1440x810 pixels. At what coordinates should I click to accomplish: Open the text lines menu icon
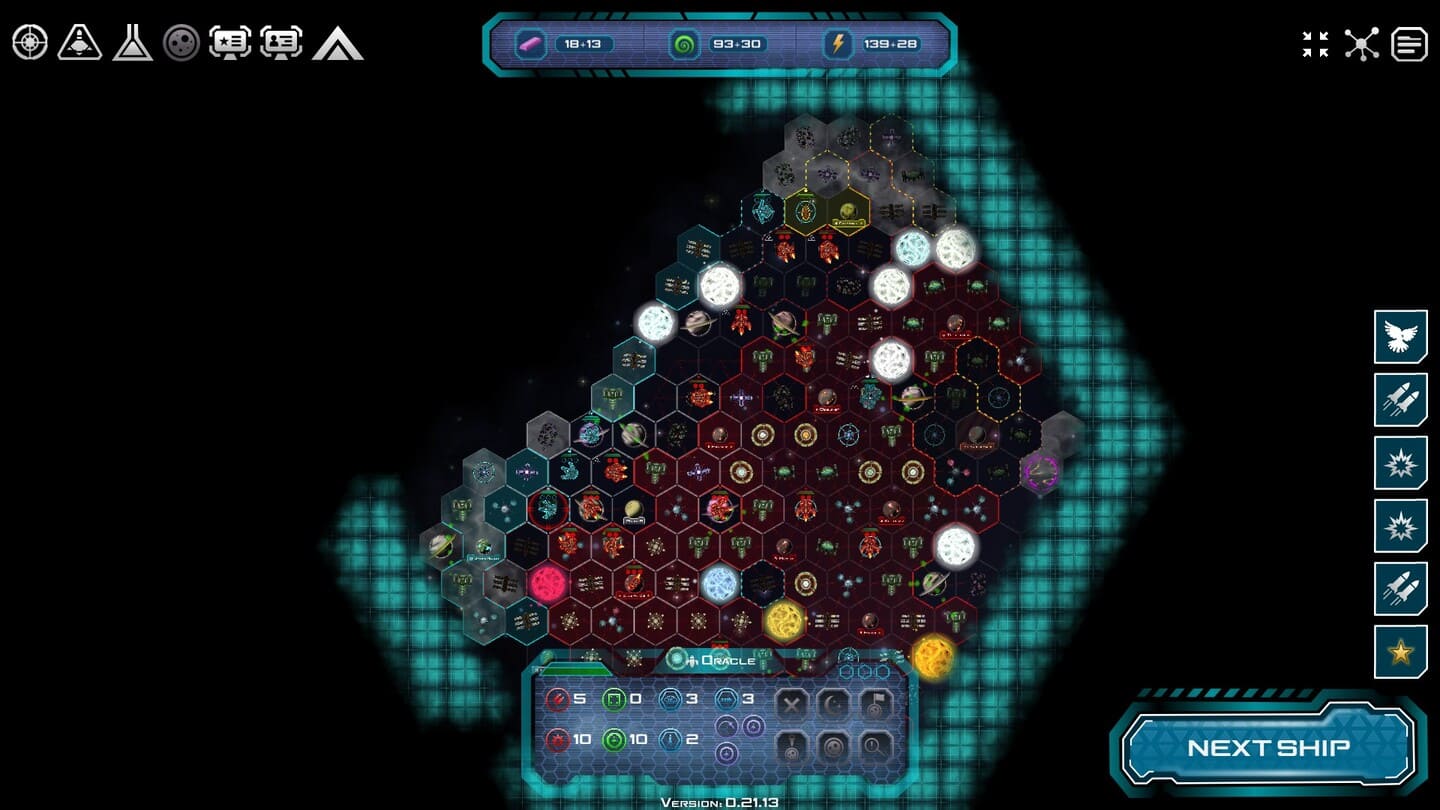(1409, 44)
